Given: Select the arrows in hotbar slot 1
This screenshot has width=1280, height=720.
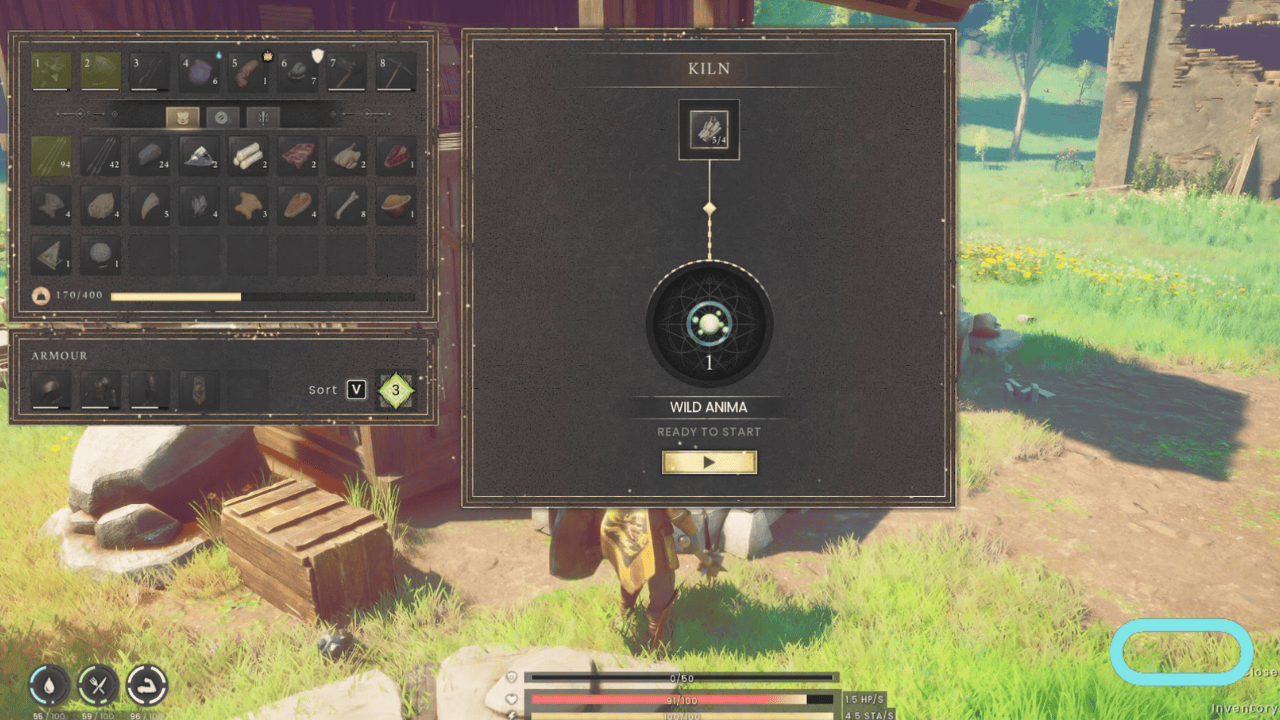Looking at the screenshot, I should [x=50, y=71].
